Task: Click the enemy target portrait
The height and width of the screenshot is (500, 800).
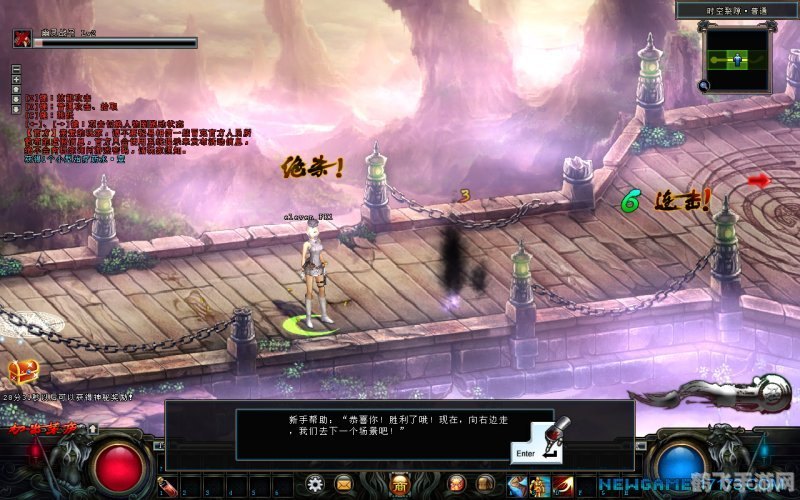Action: (x=21, y=38)
